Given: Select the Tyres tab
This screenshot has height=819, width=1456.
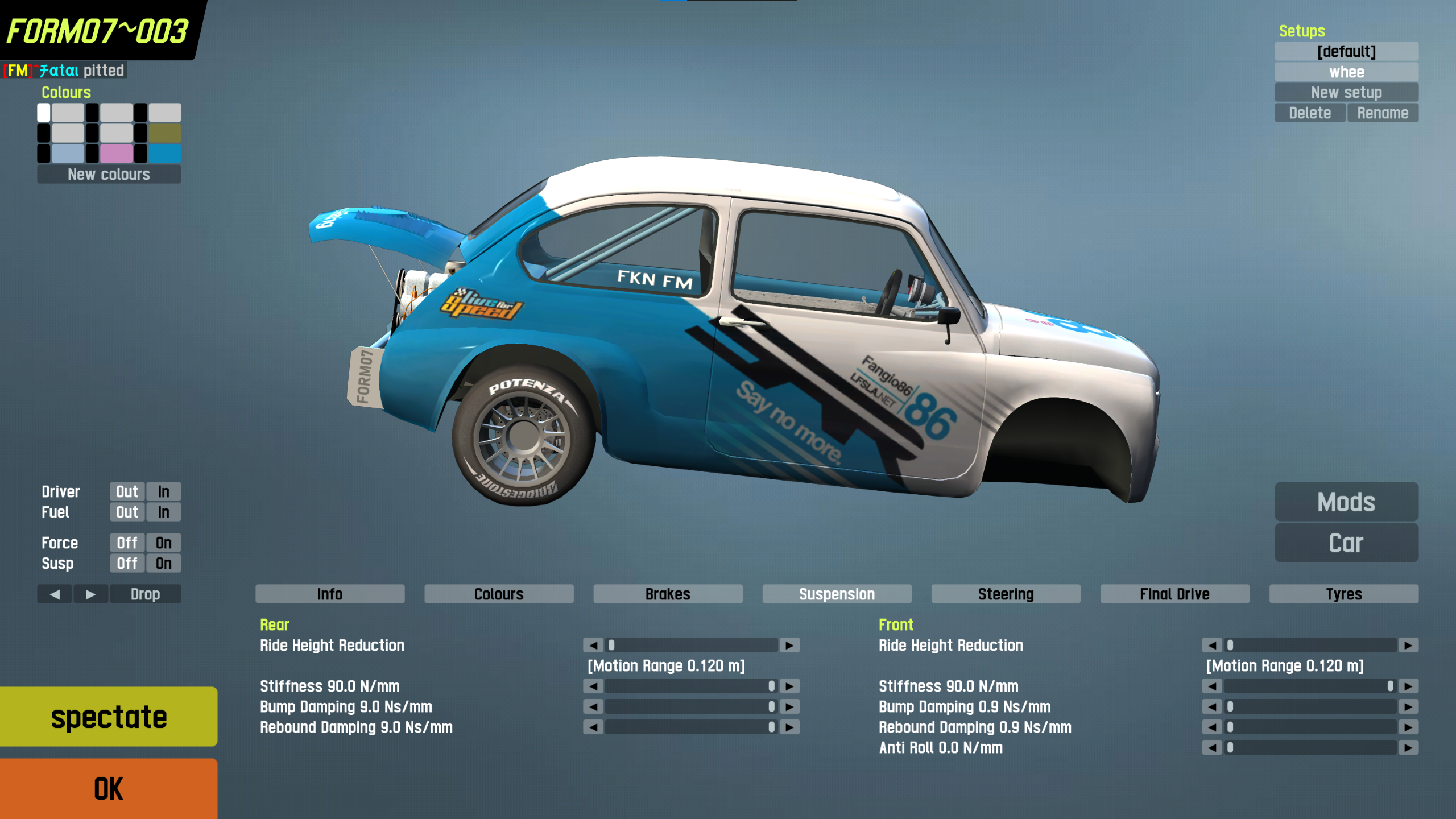Looking at the screenshot, I should 1343,594.
